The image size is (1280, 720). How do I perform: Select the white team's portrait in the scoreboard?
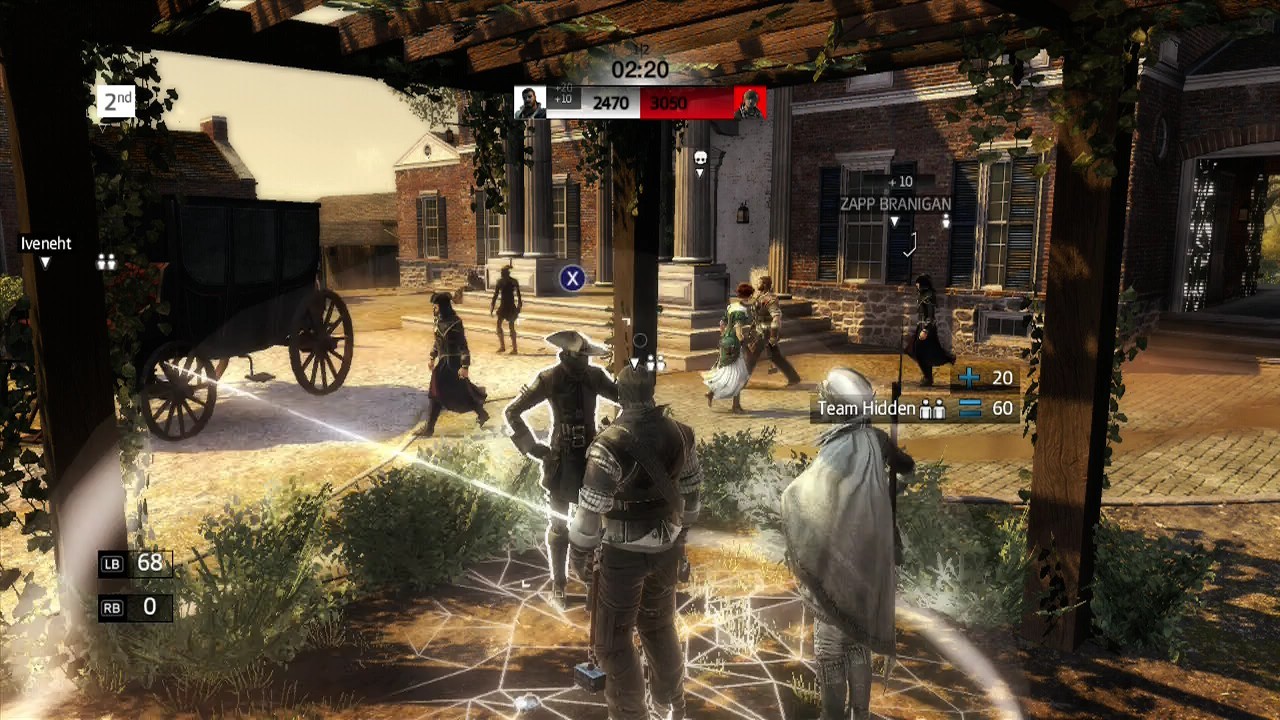click(530, 103)
